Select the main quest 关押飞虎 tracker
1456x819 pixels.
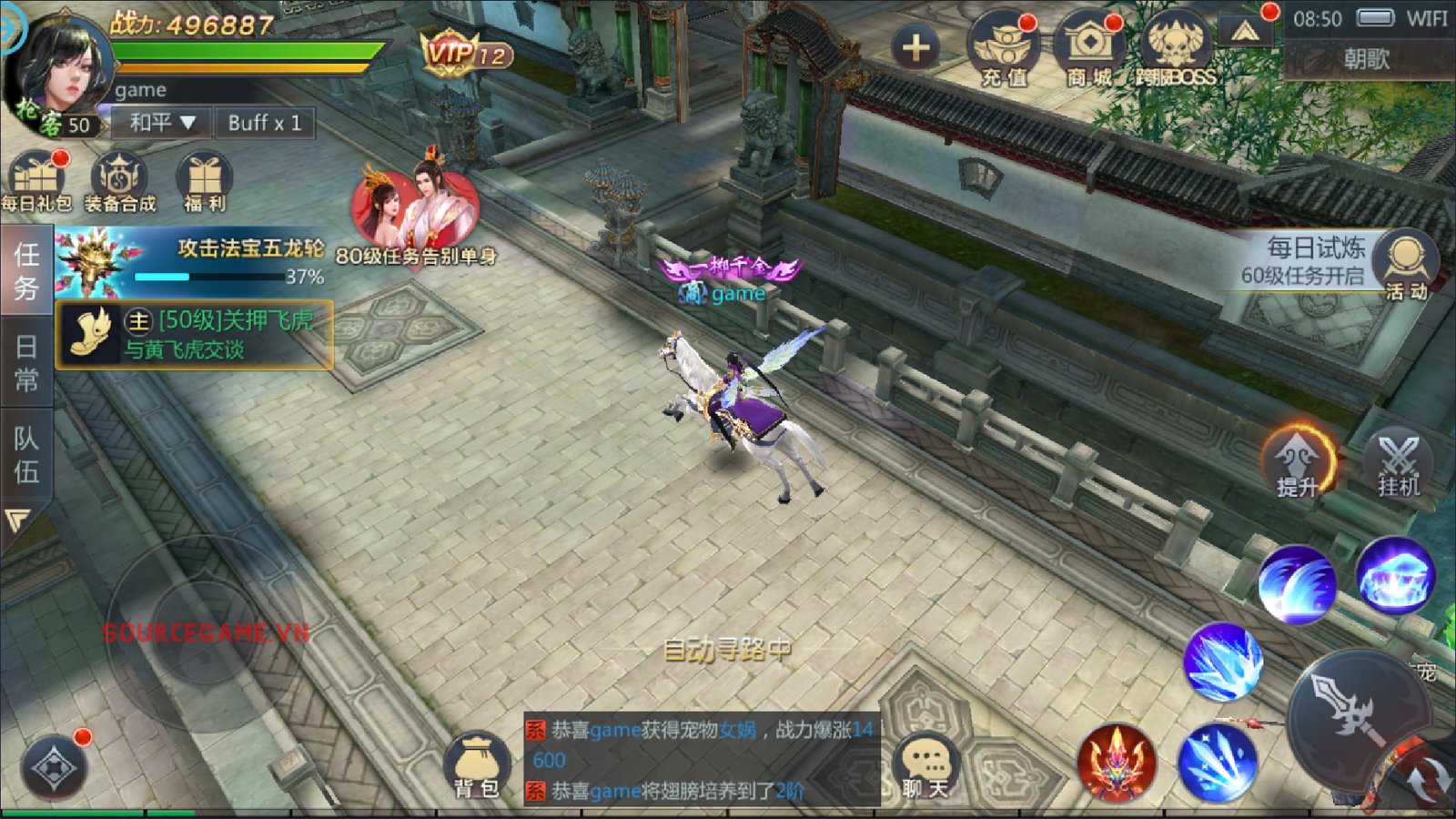[195, 335]
